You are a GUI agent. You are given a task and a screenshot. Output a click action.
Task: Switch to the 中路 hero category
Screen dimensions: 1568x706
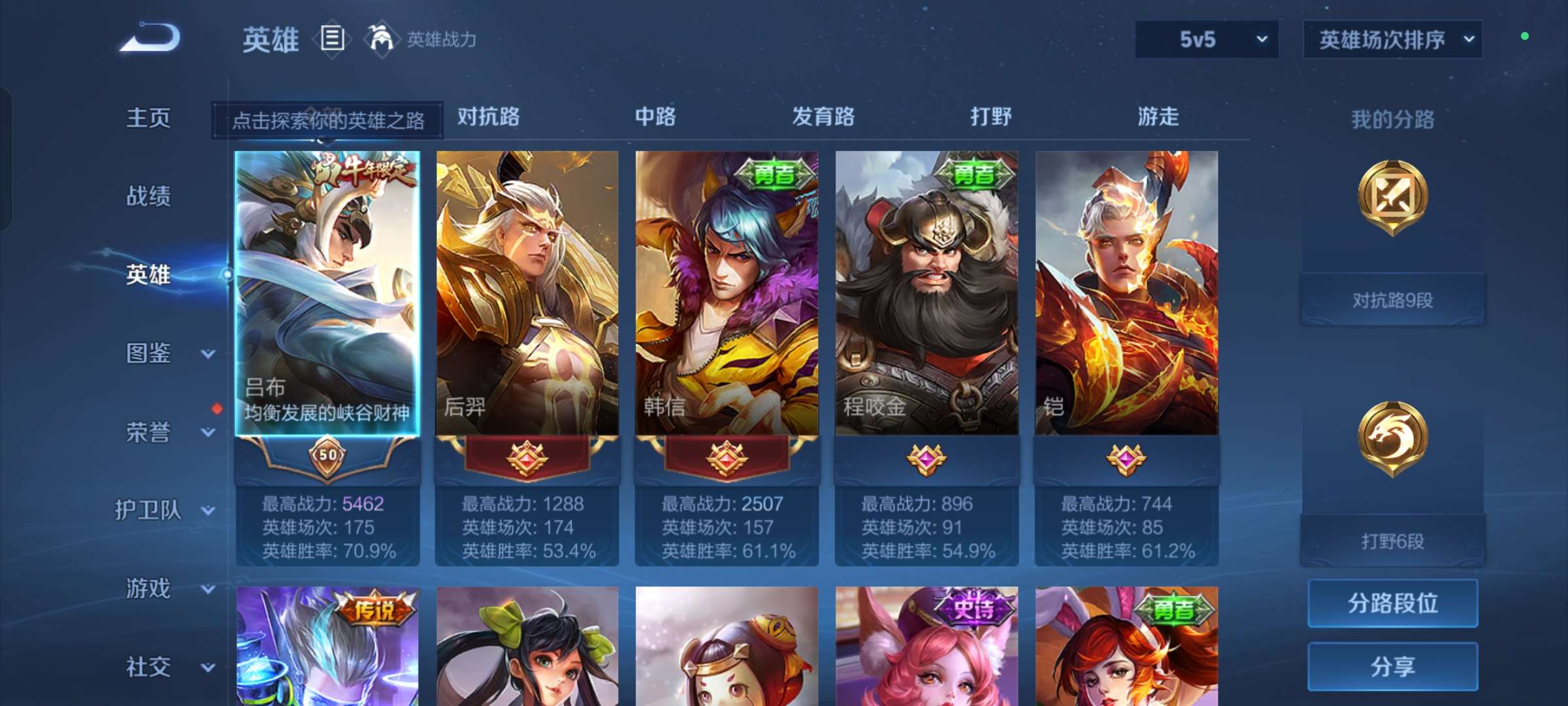click(655, 118)
